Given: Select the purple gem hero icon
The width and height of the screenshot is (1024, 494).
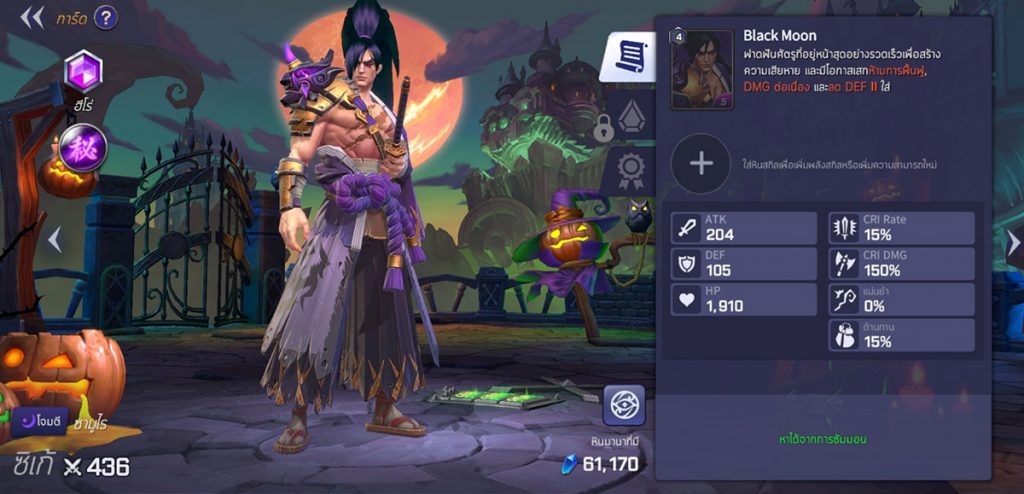Looking at the screenshot, I should pos(83,71).
